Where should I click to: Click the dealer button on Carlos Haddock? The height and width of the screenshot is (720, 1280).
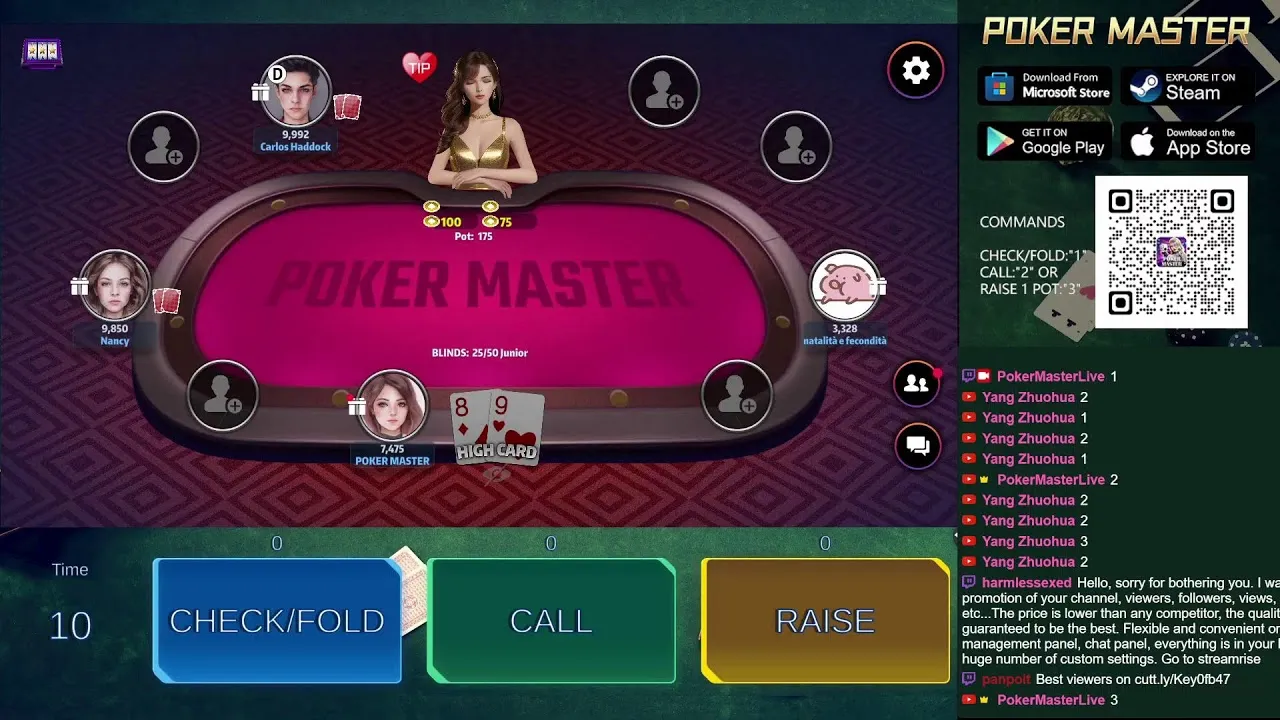[277, 74]
